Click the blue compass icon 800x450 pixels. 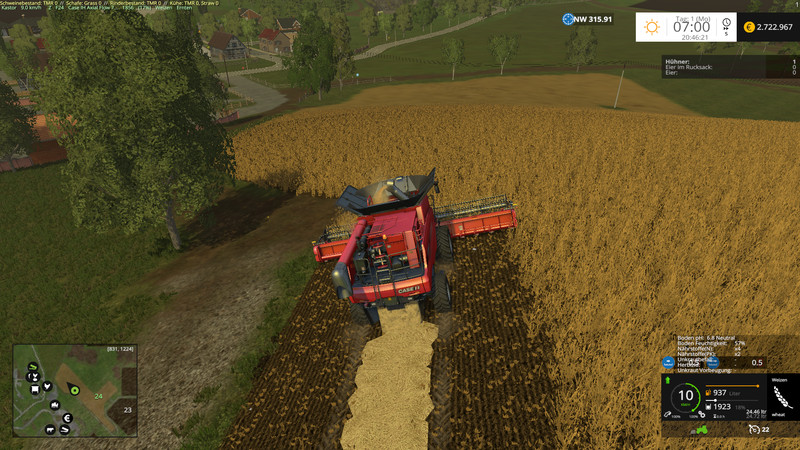[x=568, y=19]
